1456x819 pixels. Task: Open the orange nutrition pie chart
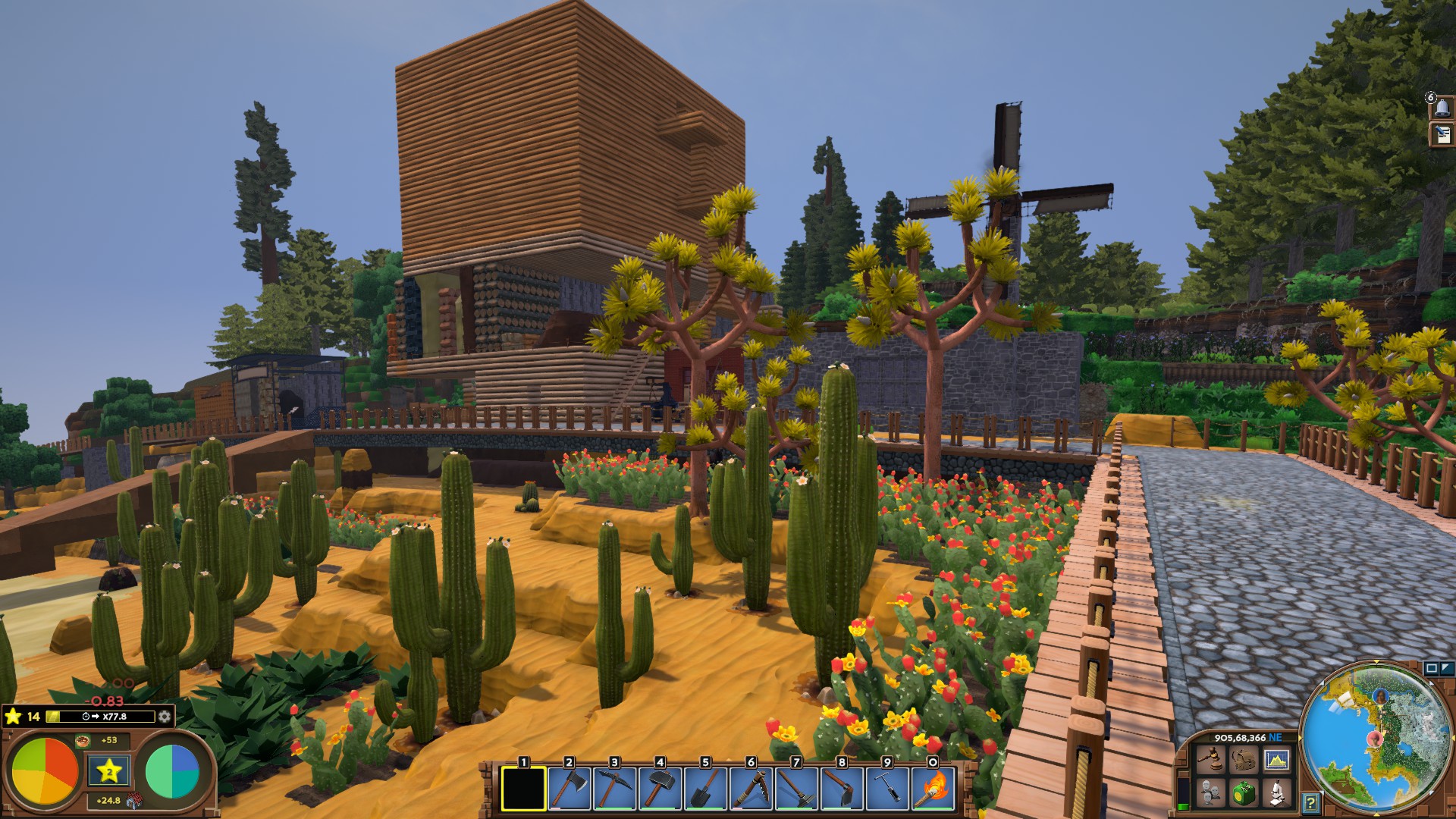[45, 770]
